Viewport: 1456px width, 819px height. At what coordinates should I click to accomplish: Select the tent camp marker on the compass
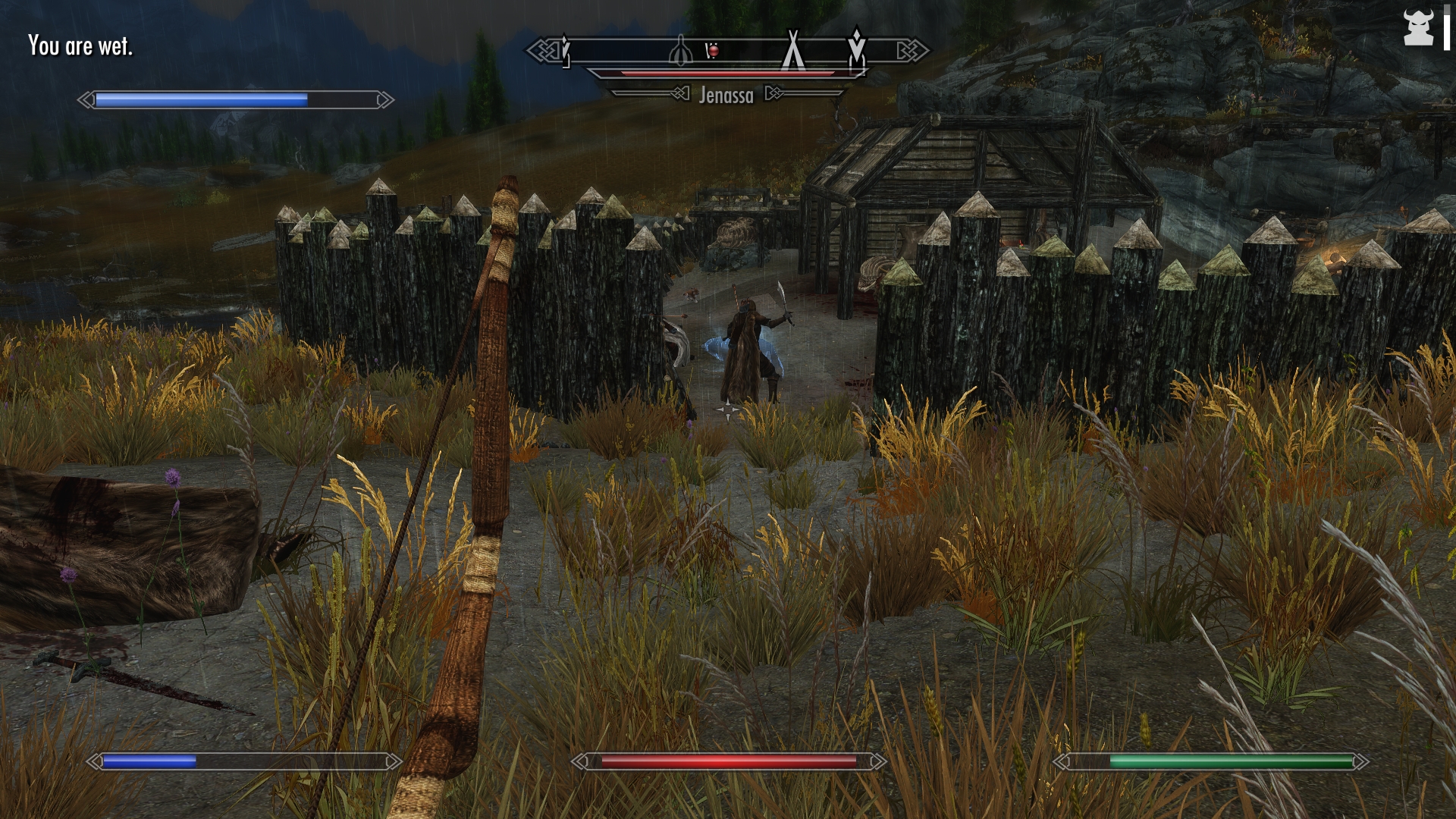click(x=792, y=49)
